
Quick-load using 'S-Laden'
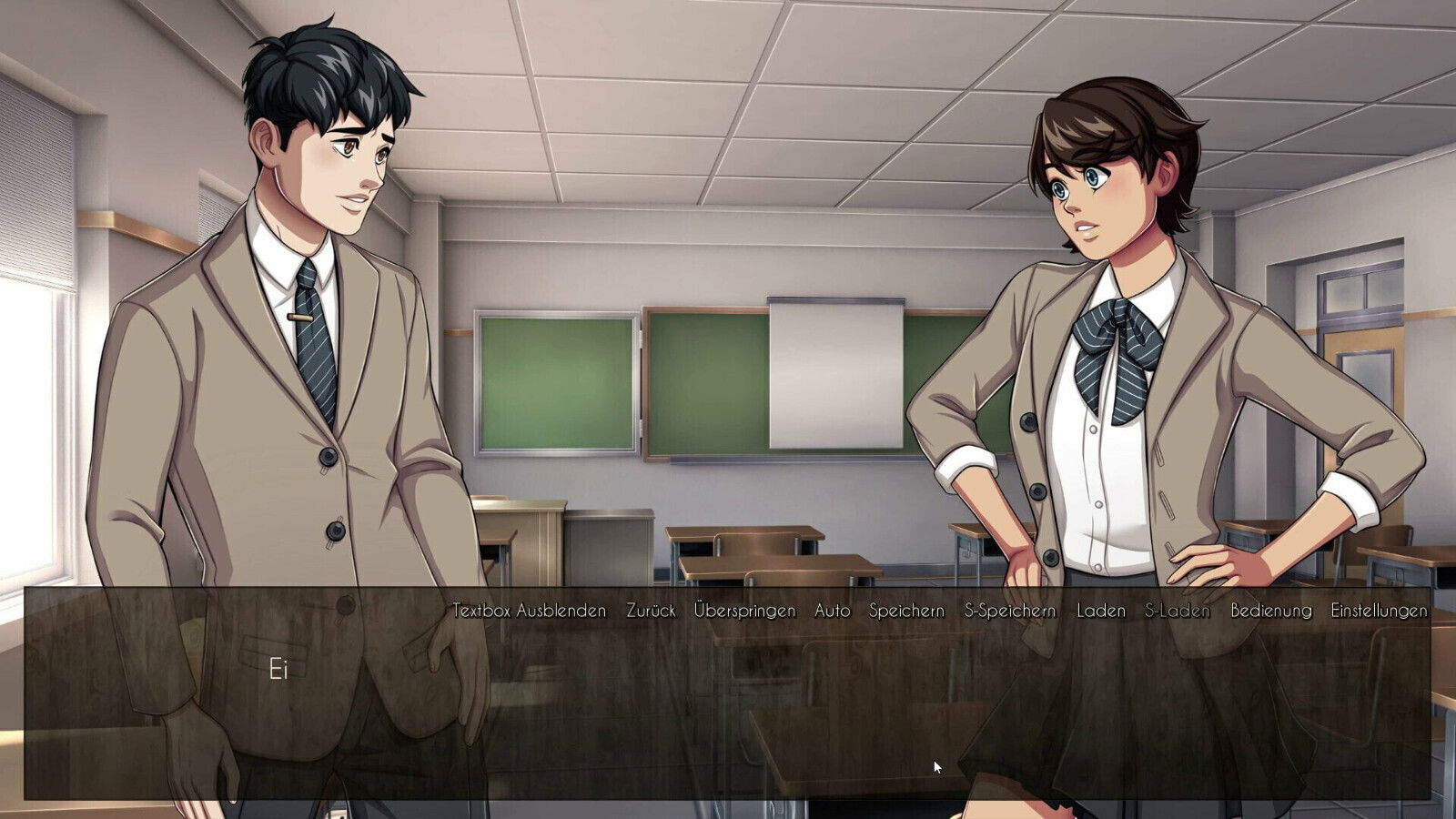pyautogui.click(x=1178, y=612)
